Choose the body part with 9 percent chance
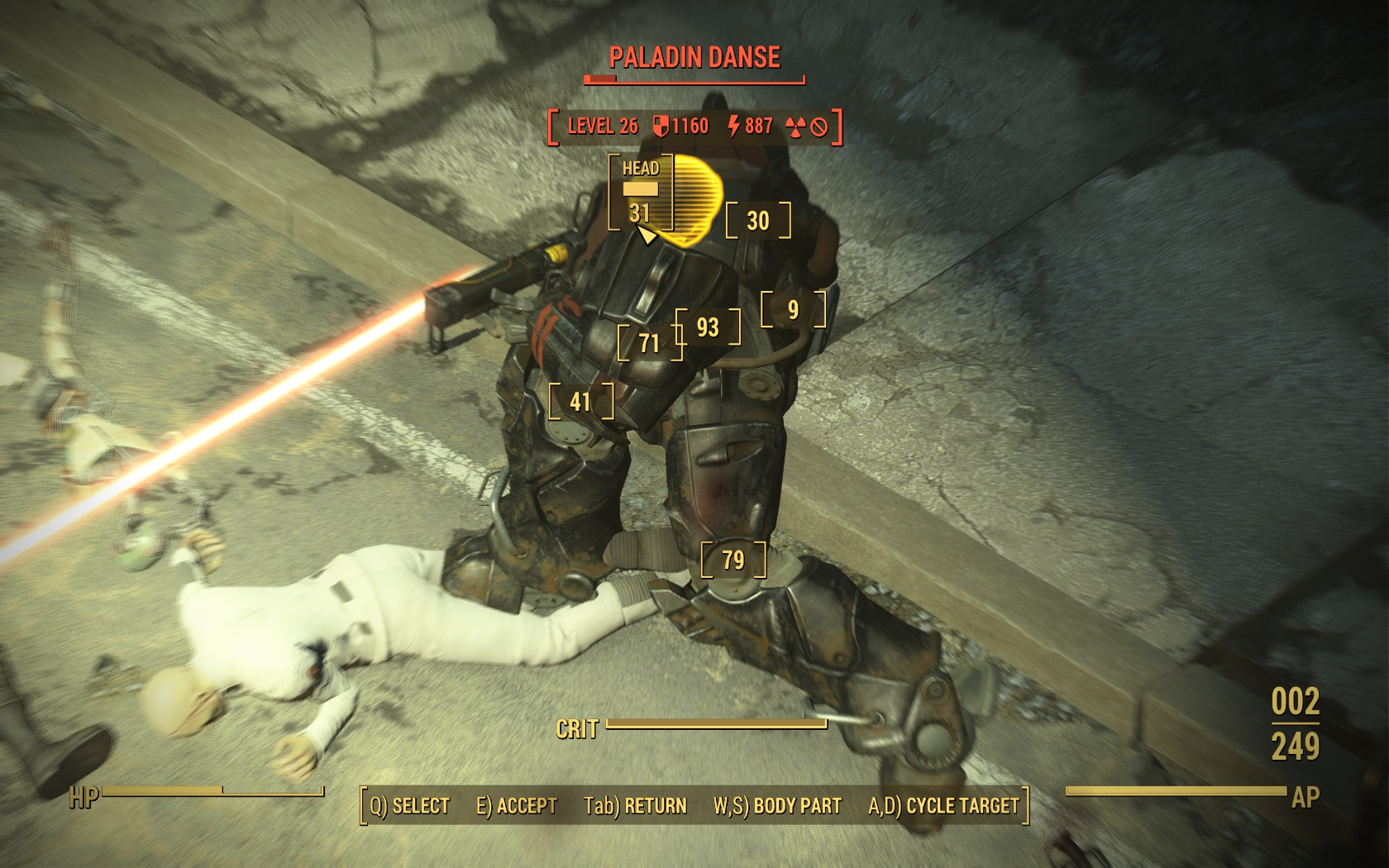 coord(793,309)
